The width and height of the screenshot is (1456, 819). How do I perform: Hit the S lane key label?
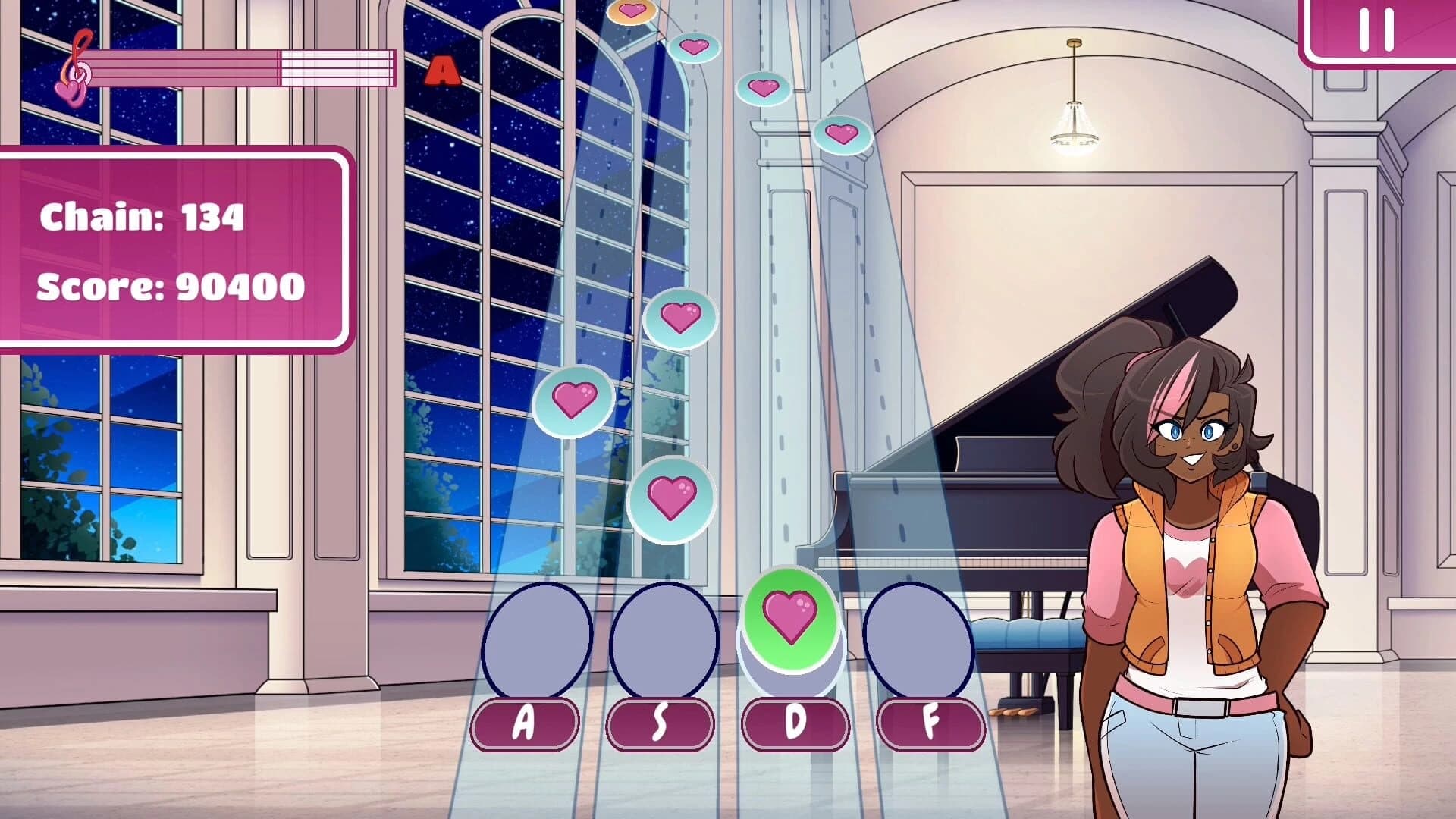tap(658, 721)
